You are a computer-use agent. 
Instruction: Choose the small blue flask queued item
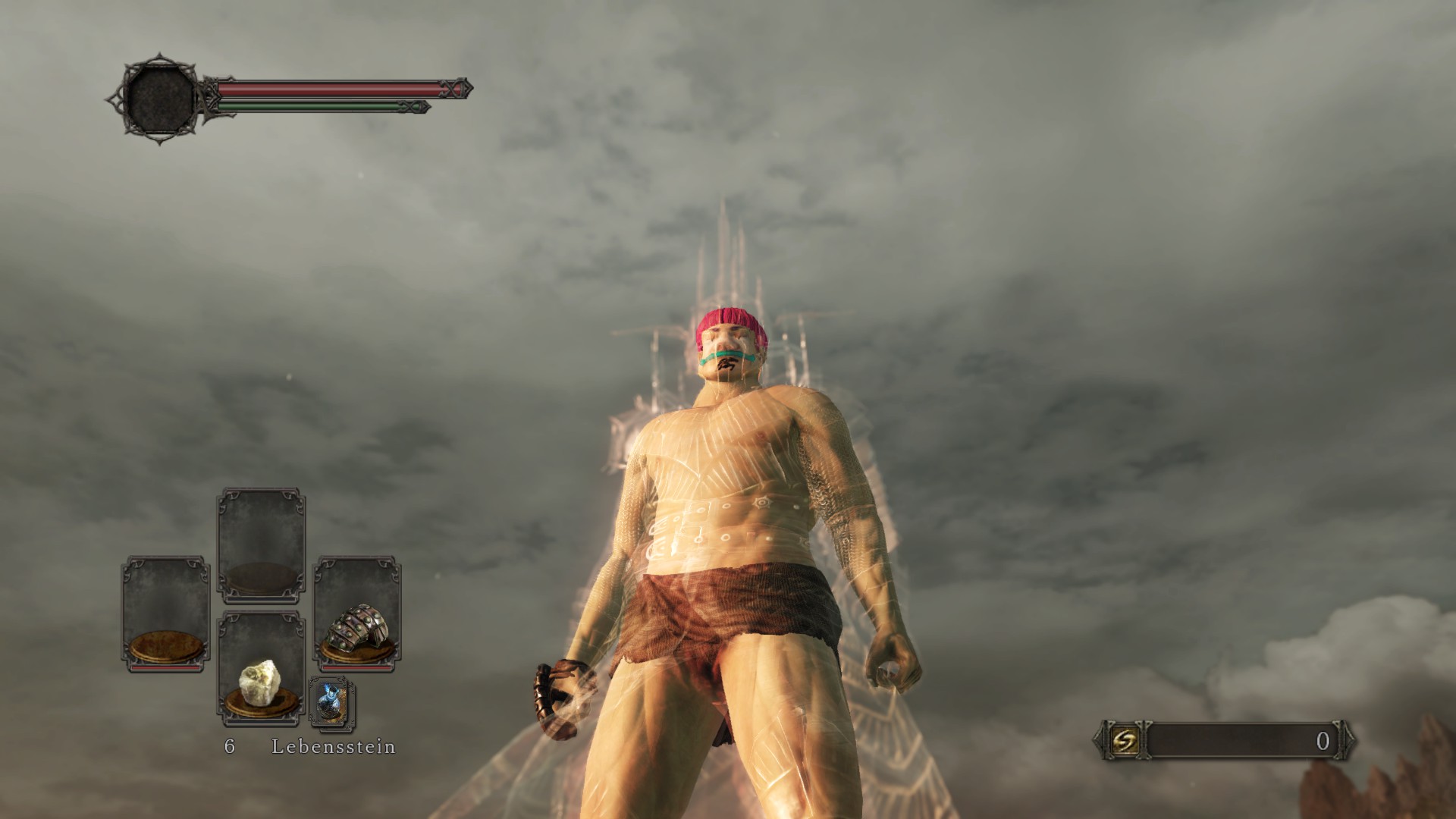(332, 703)
